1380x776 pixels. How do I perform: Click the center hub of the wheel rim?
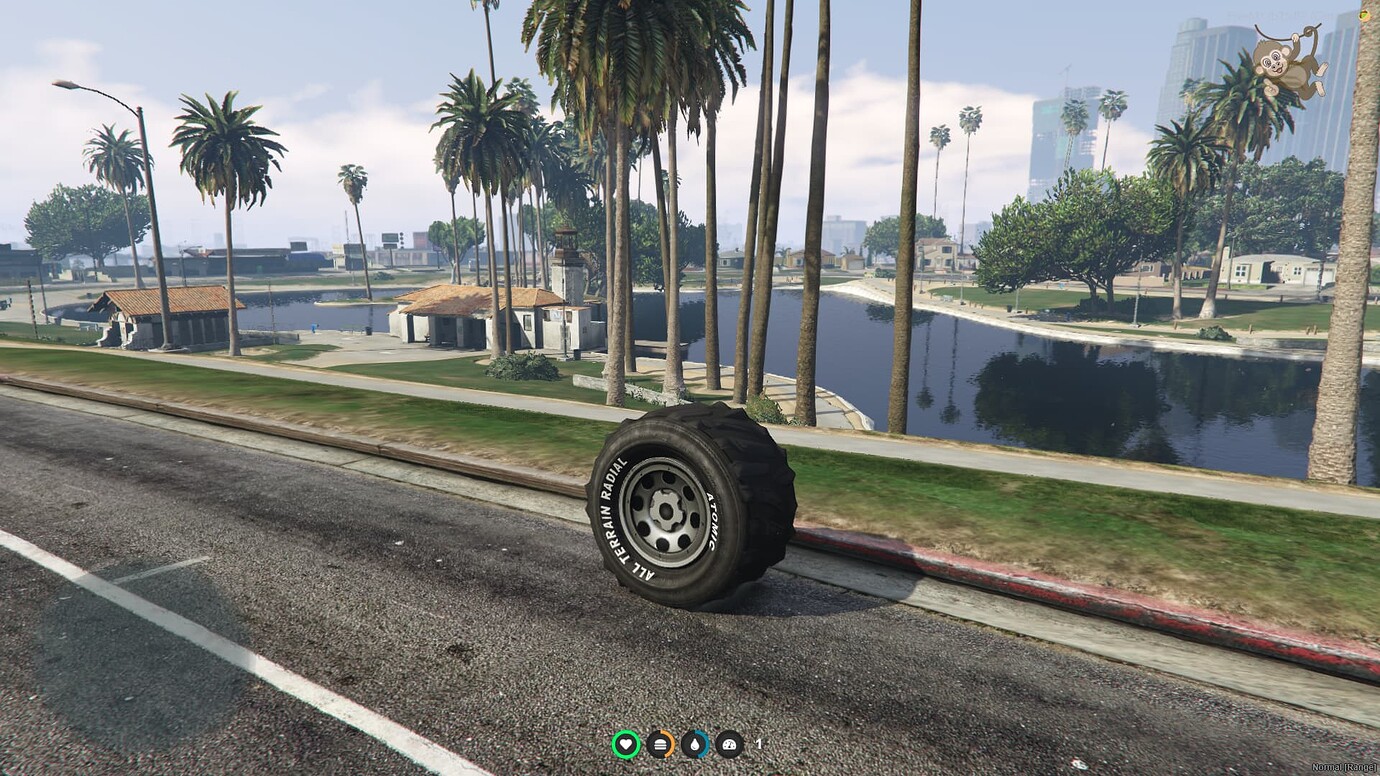click(x=667, y=513)
